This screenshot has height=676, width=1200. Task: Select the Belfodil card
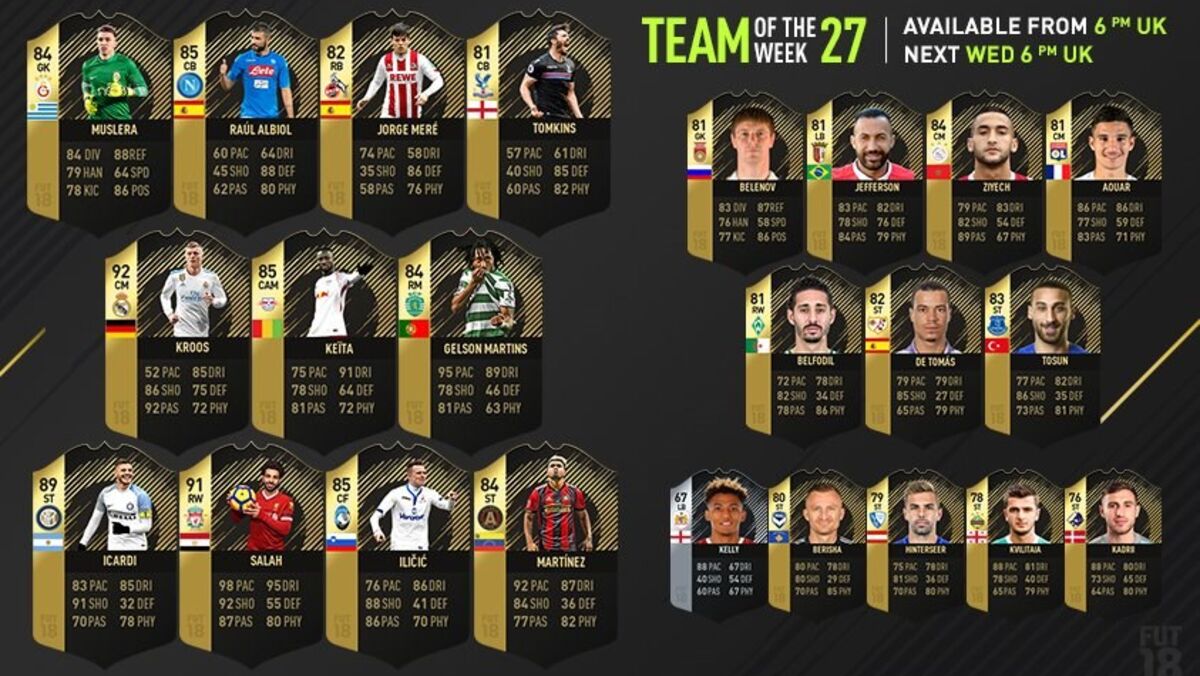(805, 350)
